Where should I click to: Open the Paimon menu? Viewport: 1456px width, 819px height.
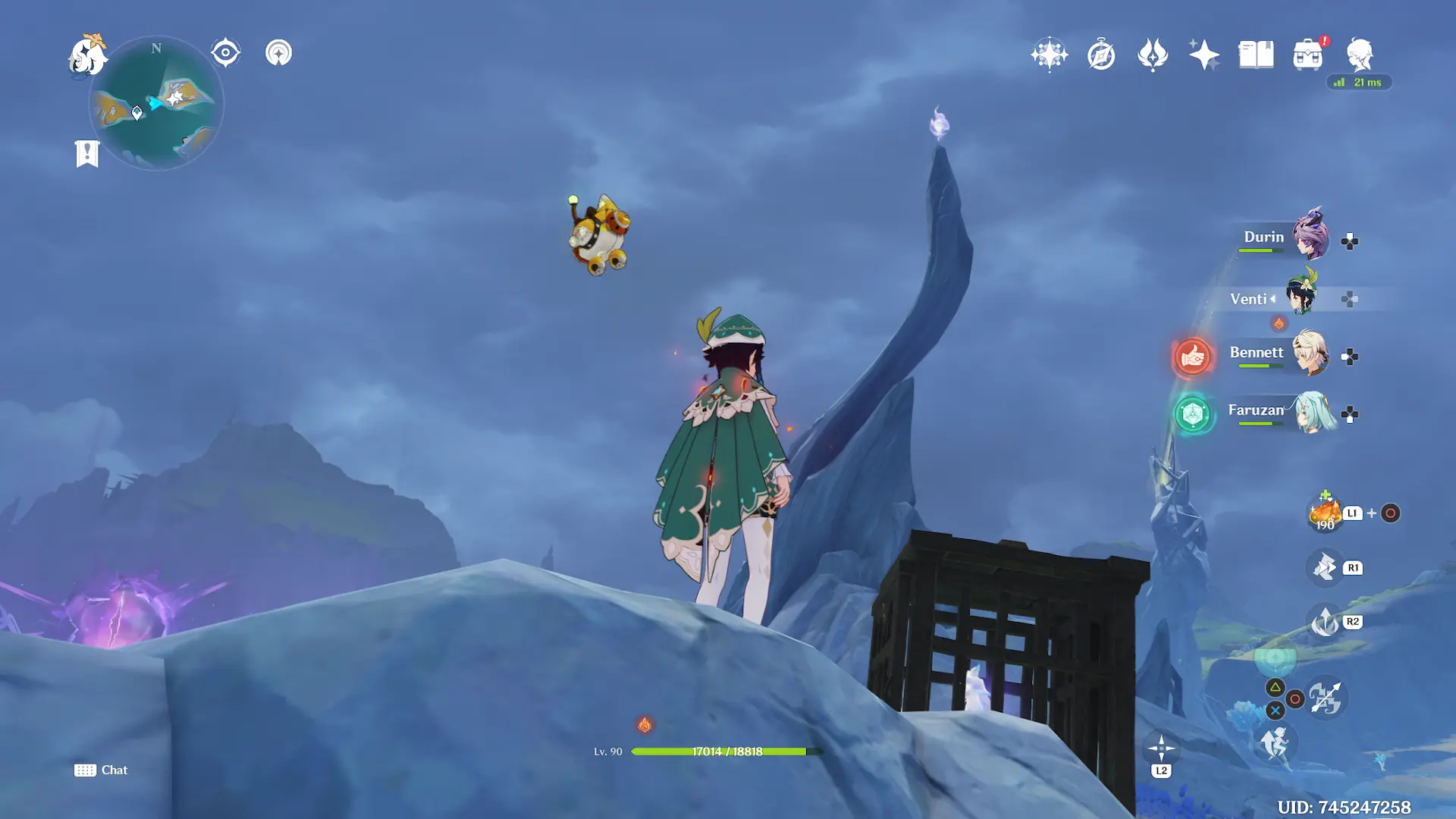[x=87, y=55]
